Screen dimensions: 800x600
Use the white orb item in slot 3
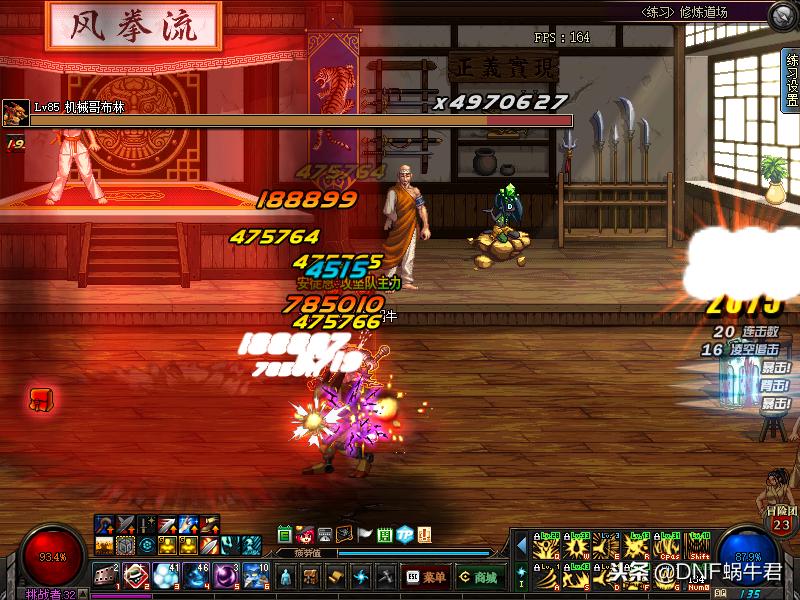point(166,575)
